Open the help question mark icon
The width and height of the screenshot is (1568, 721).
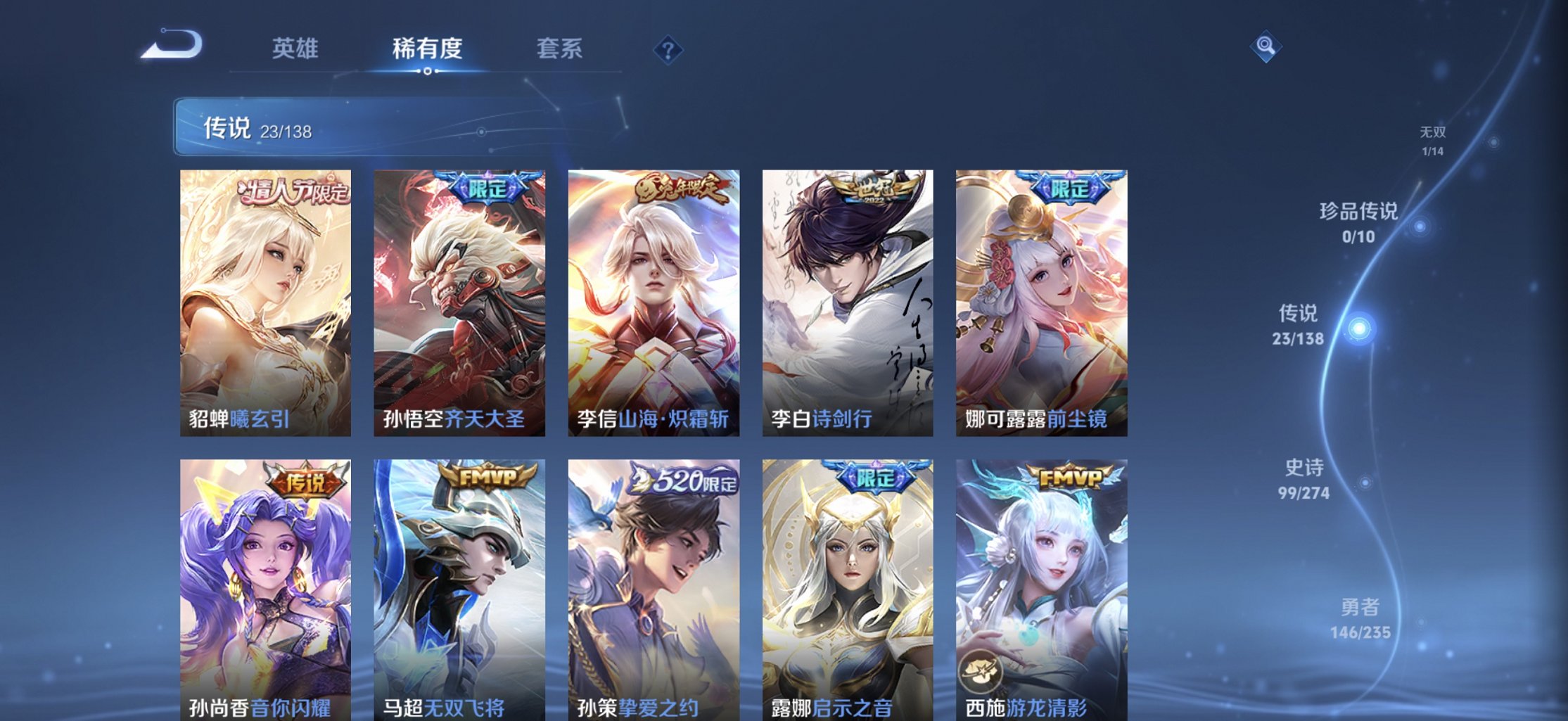click(x=669, y=49)
